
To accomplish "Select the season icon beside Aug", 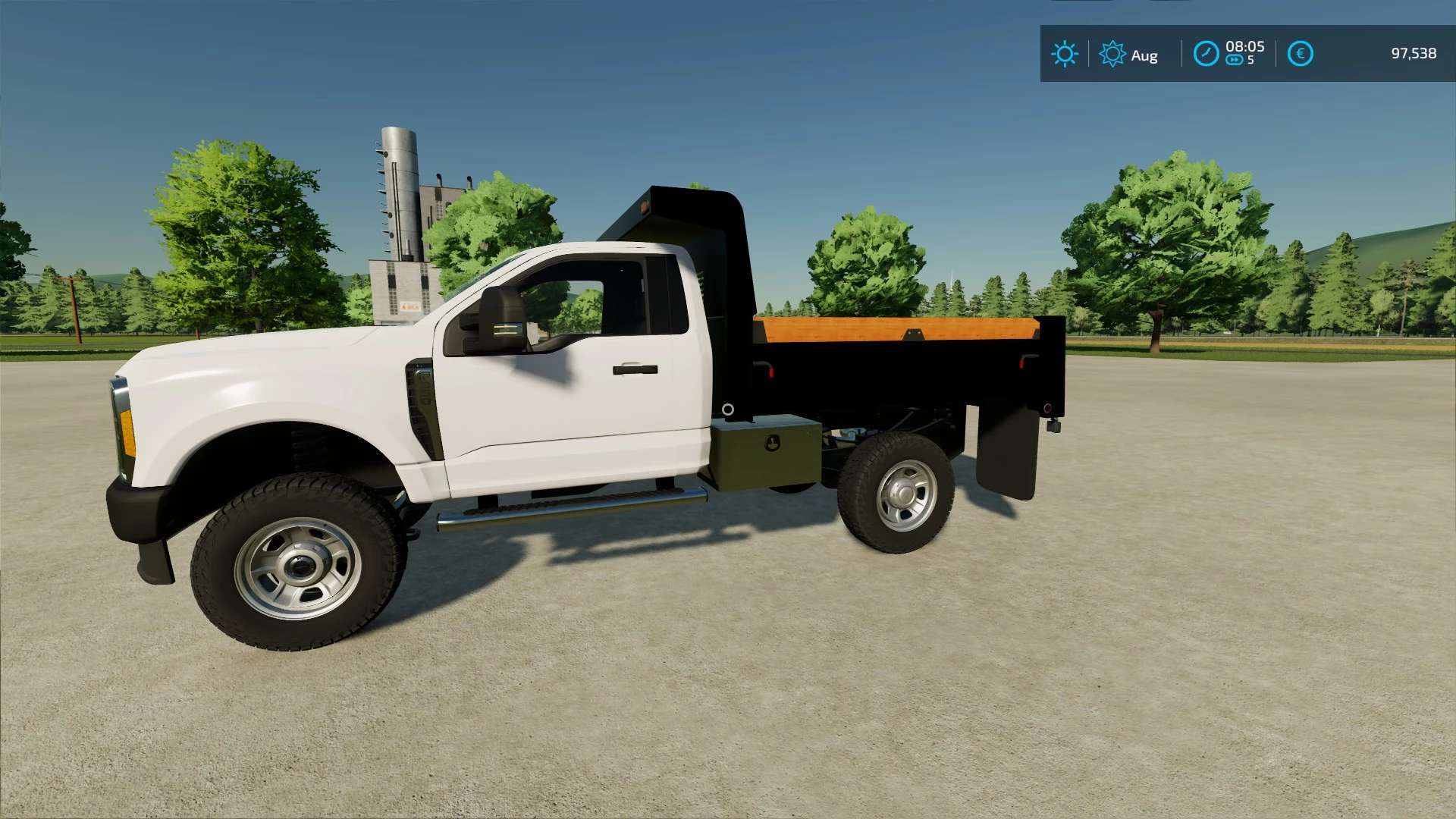I will pyautogui.click(x=1112, y=54).
